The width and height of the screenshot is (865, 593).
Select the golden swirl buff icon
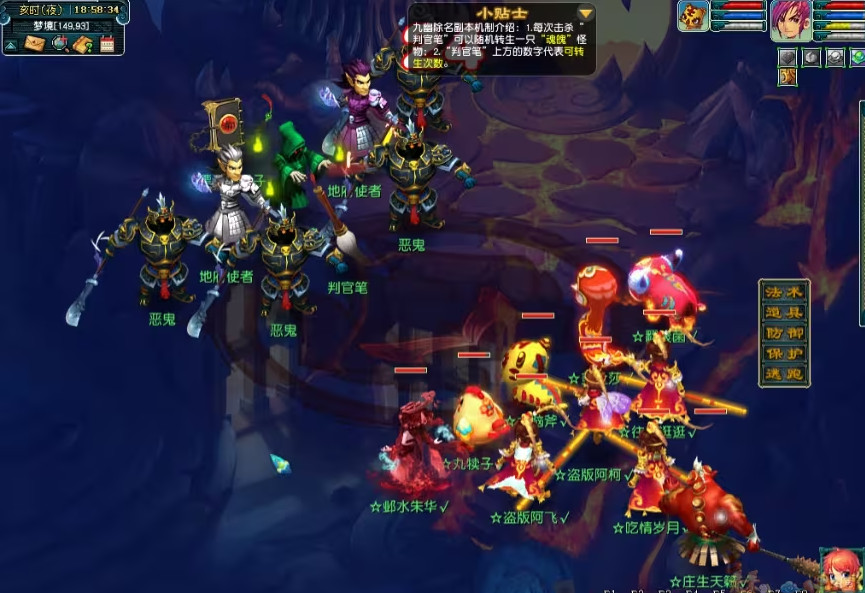[x=788, y=76]
